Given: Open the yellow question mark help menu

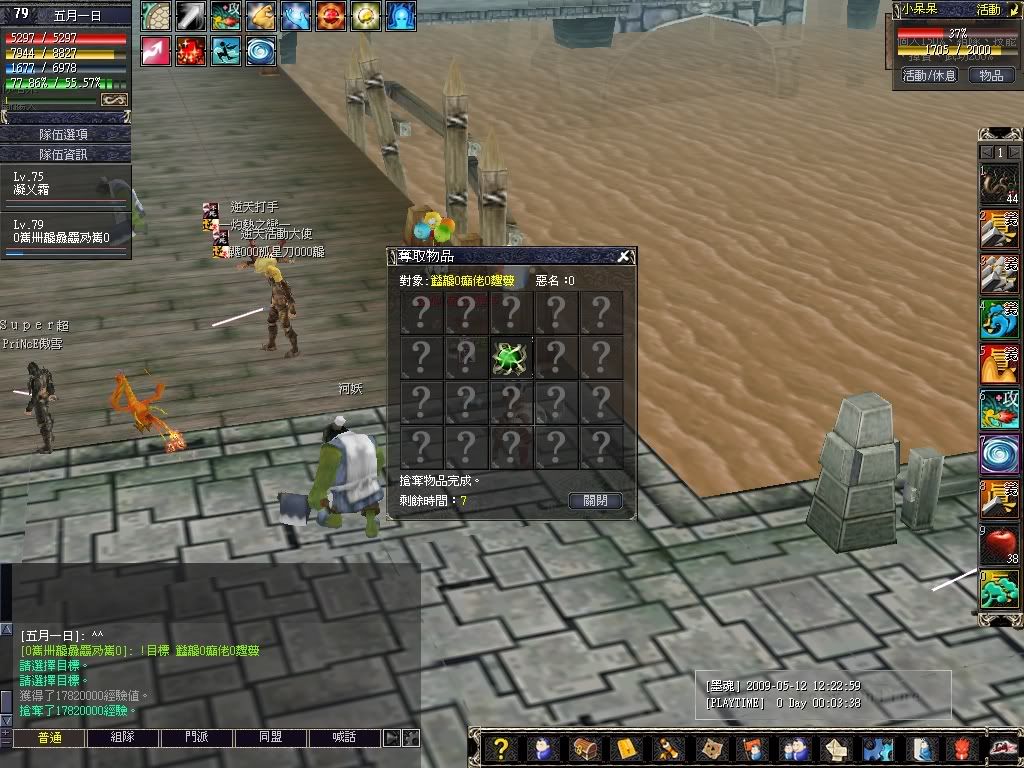Looking at the screenshot, I should [x=502, y=748].
